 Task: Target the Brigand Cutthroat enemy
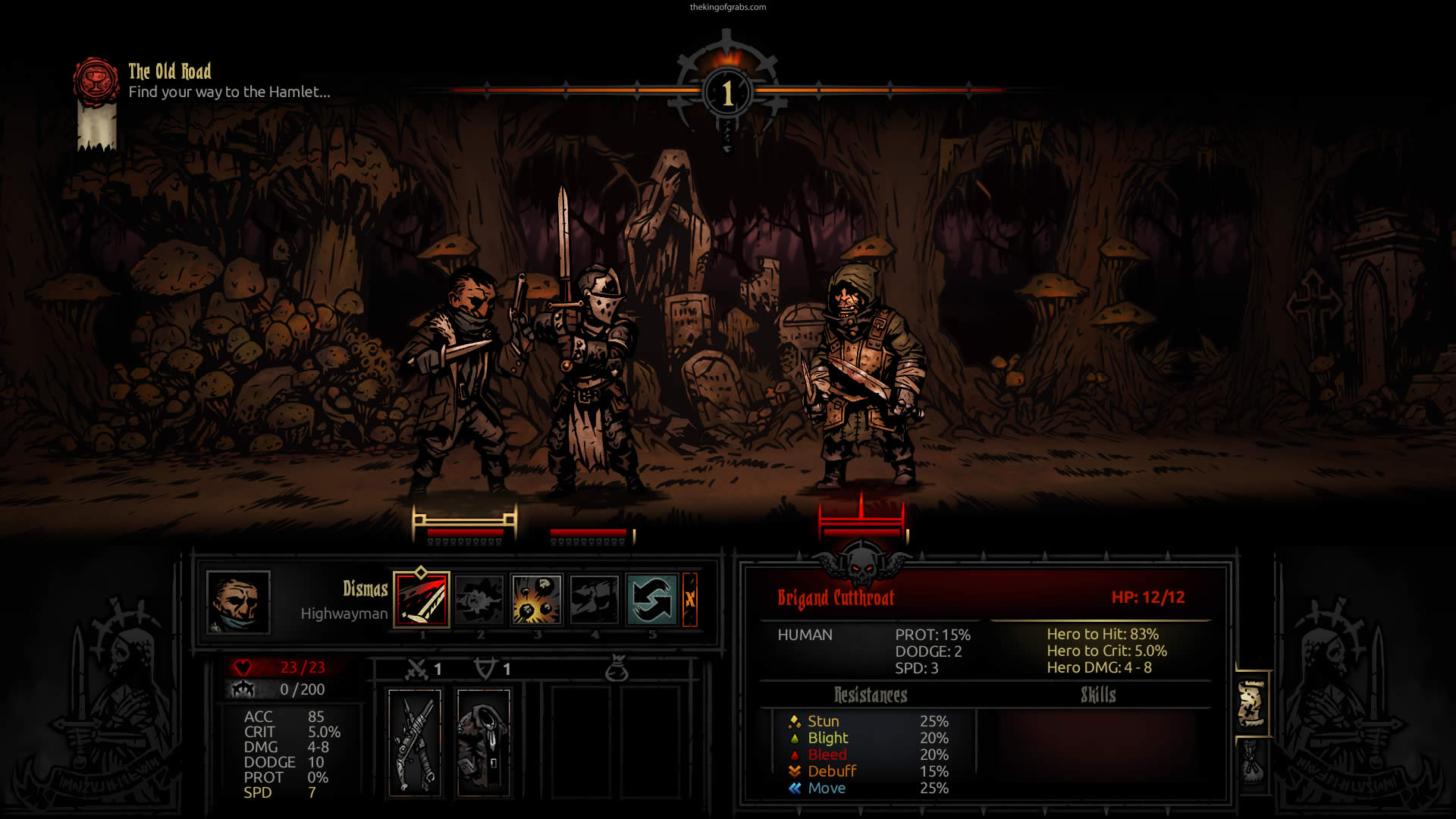coord(863,379)
